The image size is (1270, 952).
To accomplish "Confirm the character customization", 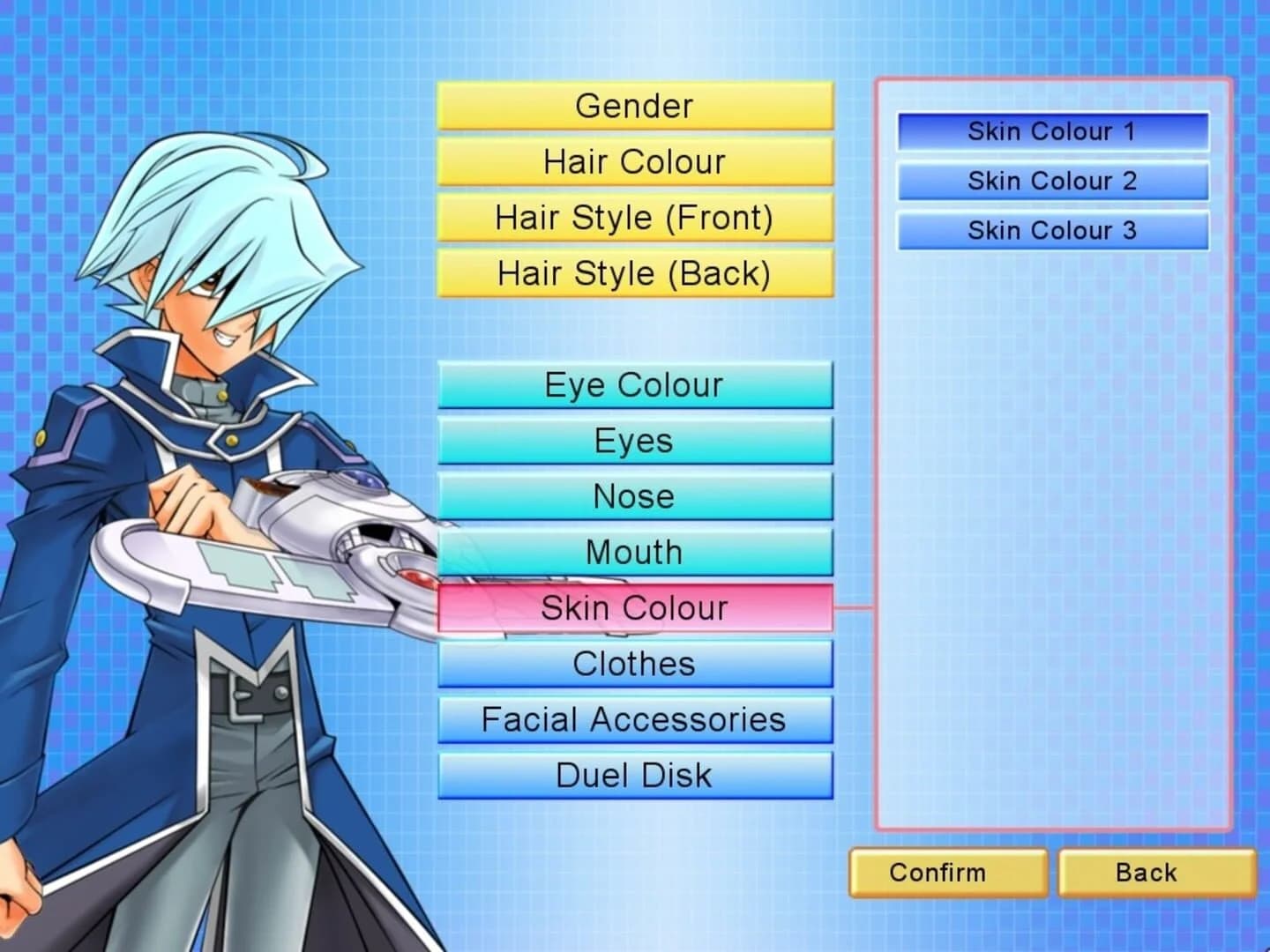I will 948,873.
